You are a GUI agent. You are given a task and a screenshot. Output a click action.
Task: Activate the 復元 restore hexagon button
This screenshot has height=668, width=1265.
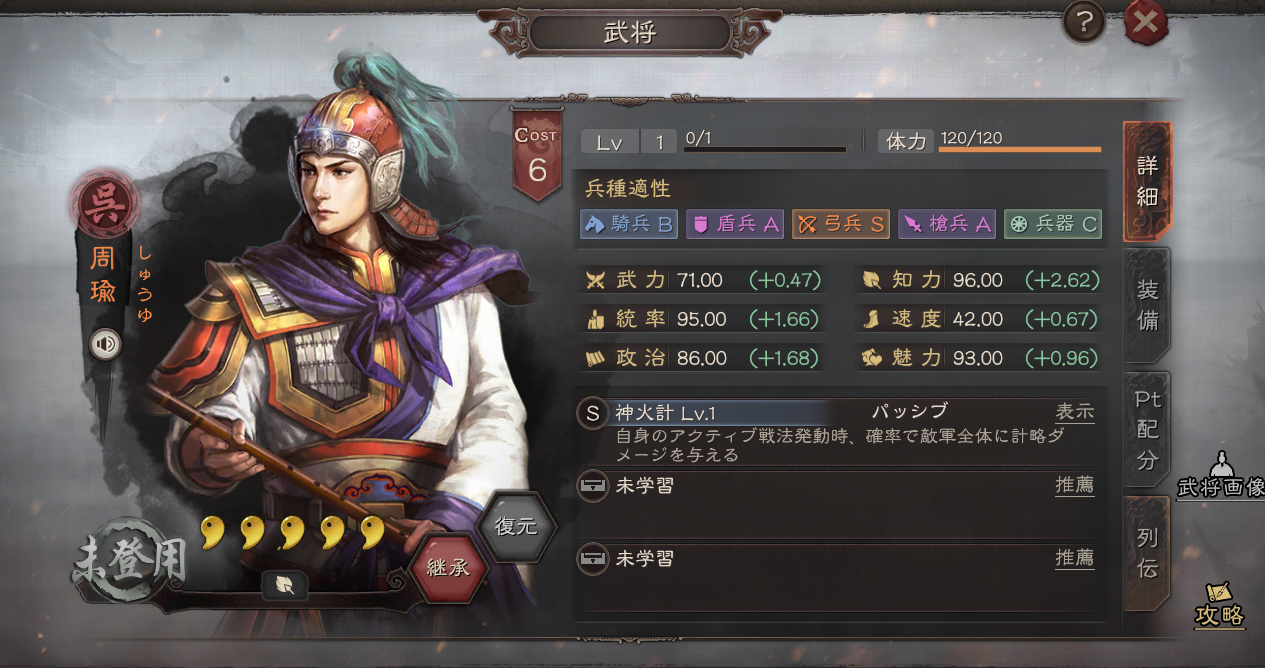[x=516, y=526]
